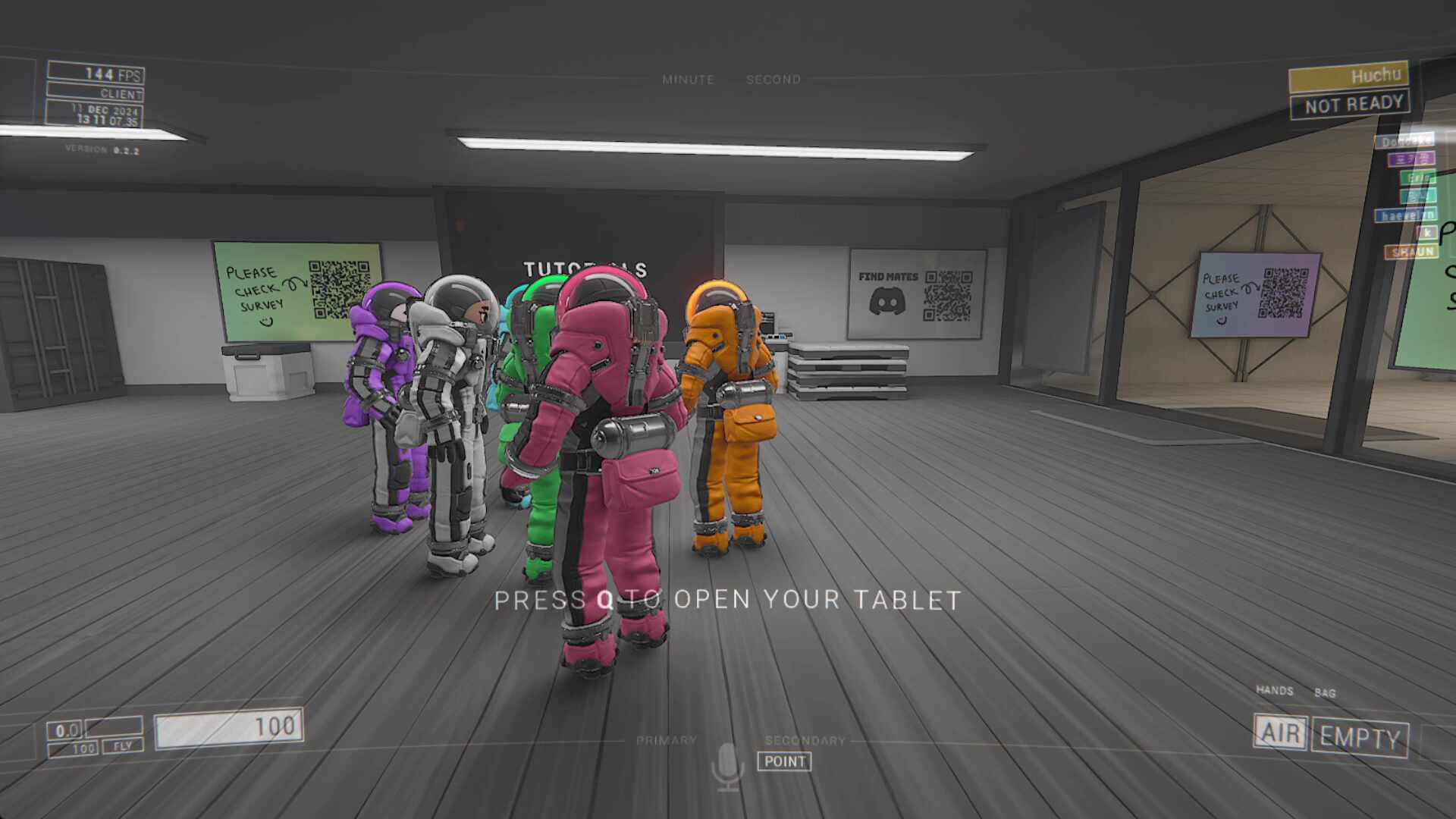Image resolution: width=1456 pixels, height=819 pixels.
Task: Select SHAUN in the player list
Action: point(1411,251)
